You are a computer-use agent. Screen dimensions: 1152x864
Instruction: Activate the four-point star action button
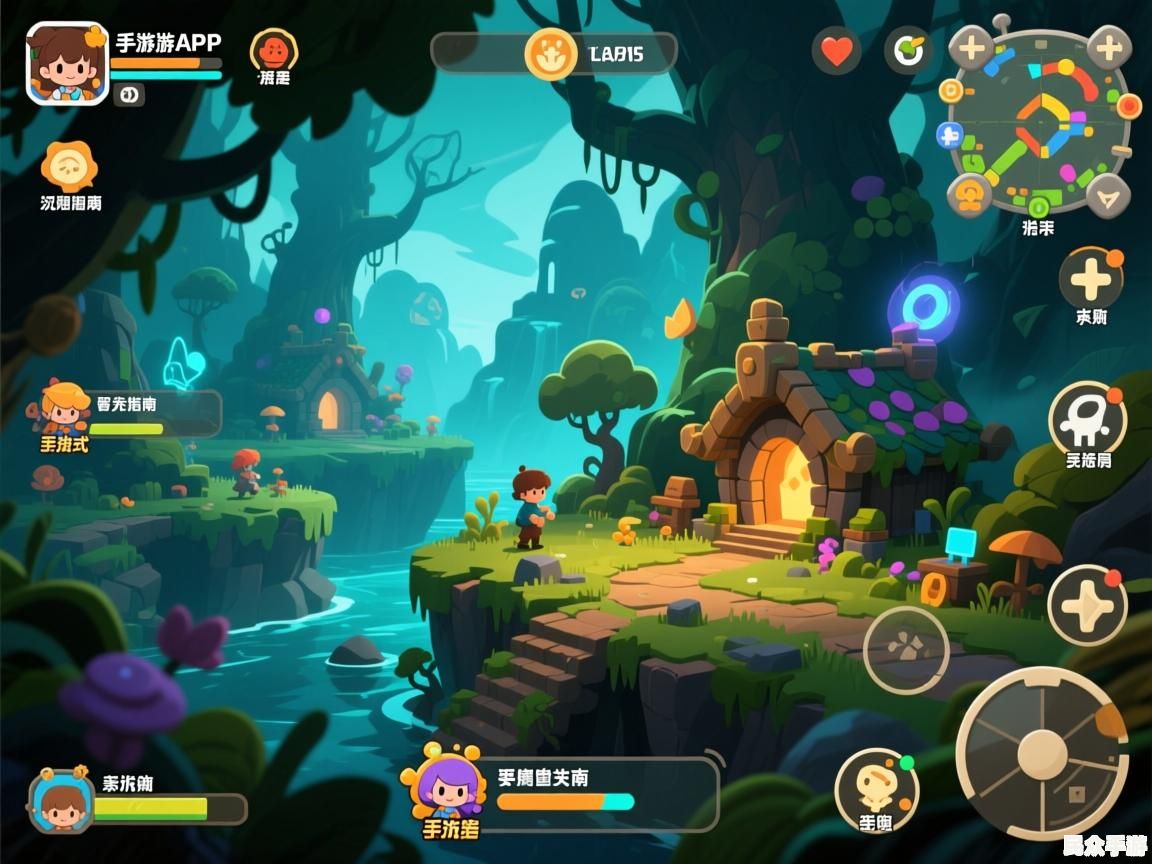pyautogui.click(x=1087, y=605)
